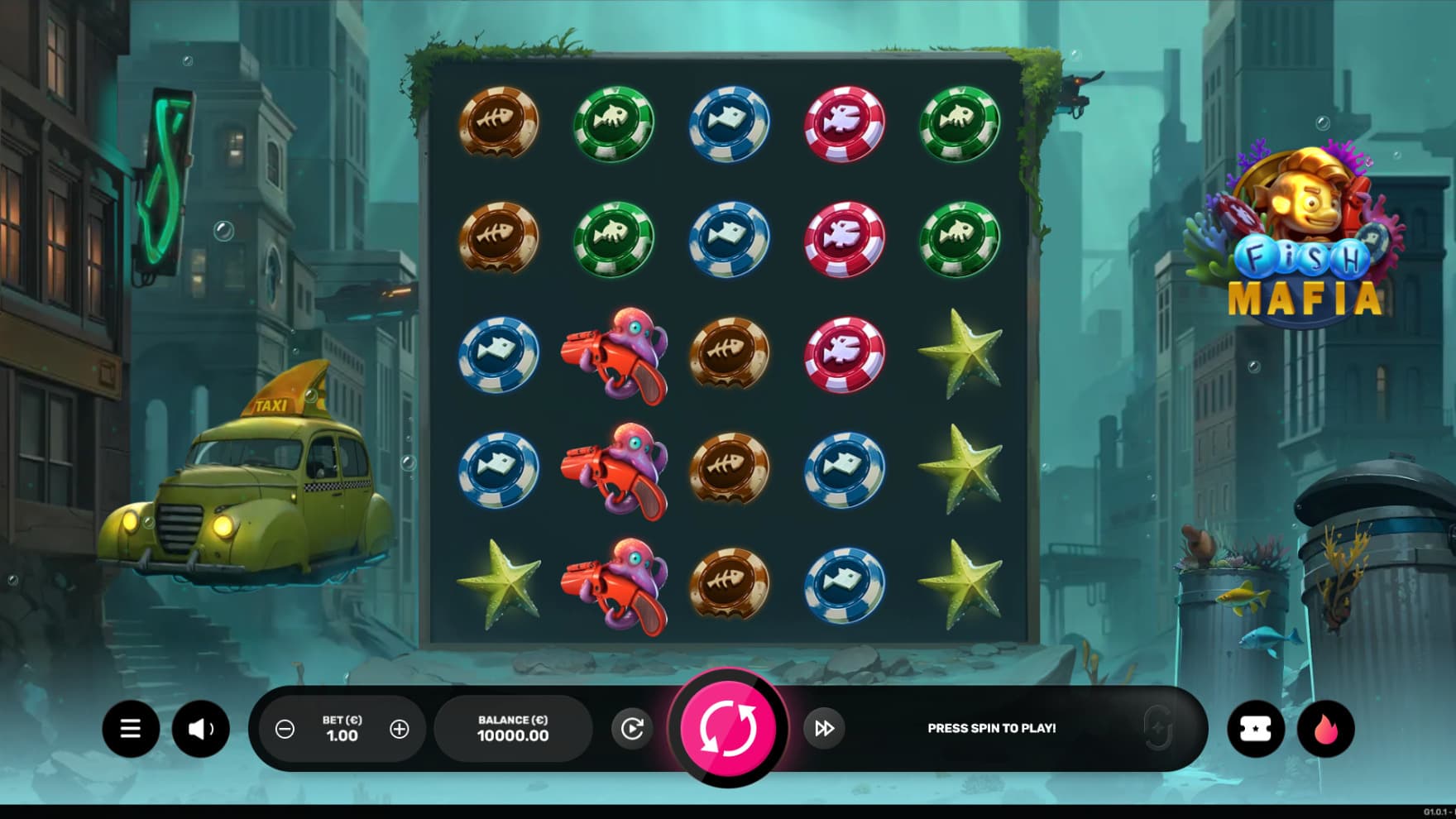Click the flame icon button
The height and width of the screenshot is (819, 1456).
[x=1325, y=729]
